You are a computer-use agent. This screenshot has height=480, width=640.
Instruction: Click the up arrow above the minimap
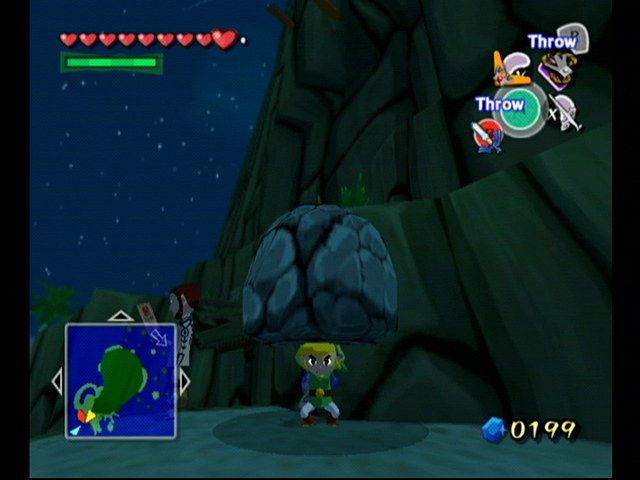pos(120,316)
